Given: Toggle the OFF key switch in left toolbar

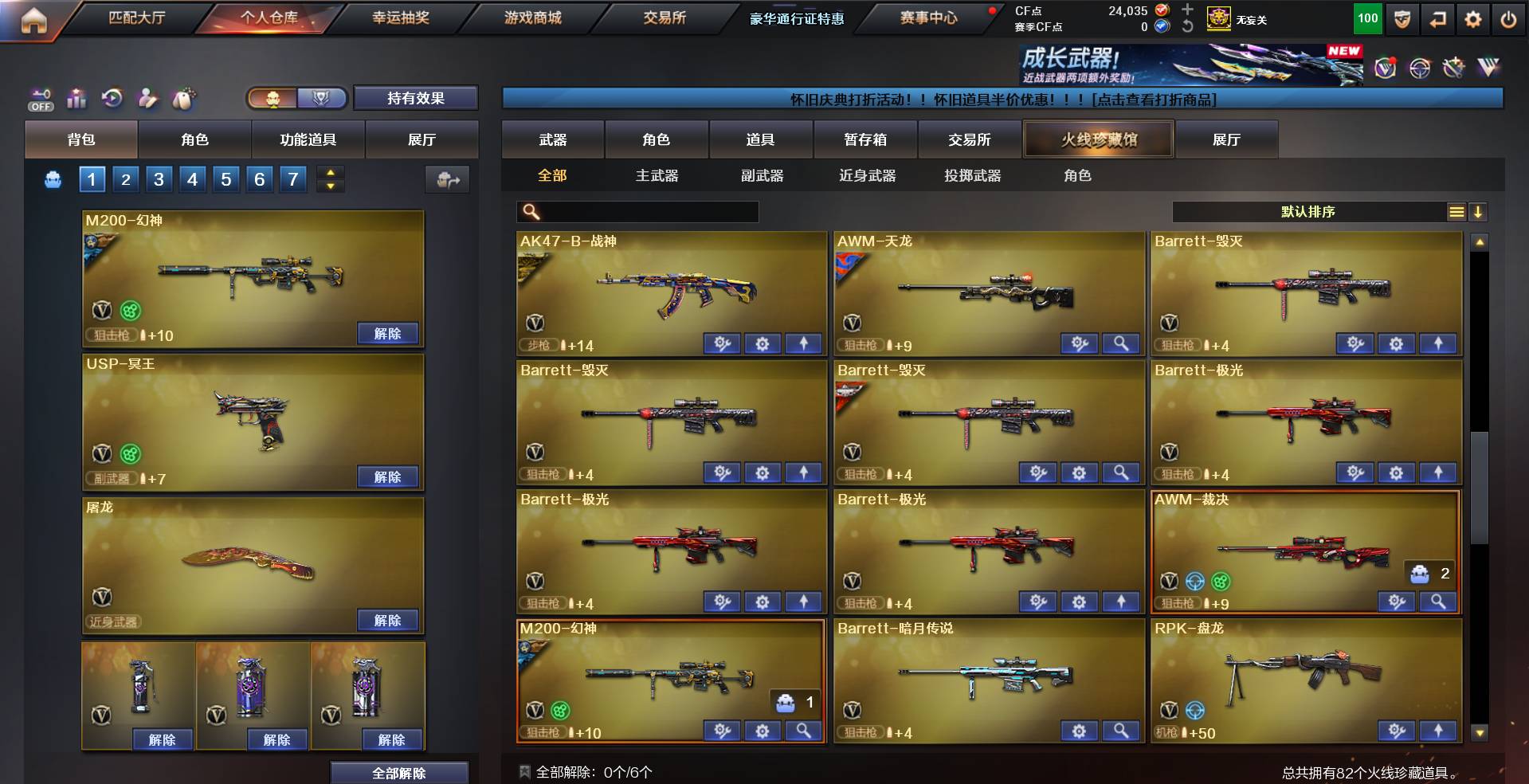Looking at the screenshot, I should [x=41, y=97].
